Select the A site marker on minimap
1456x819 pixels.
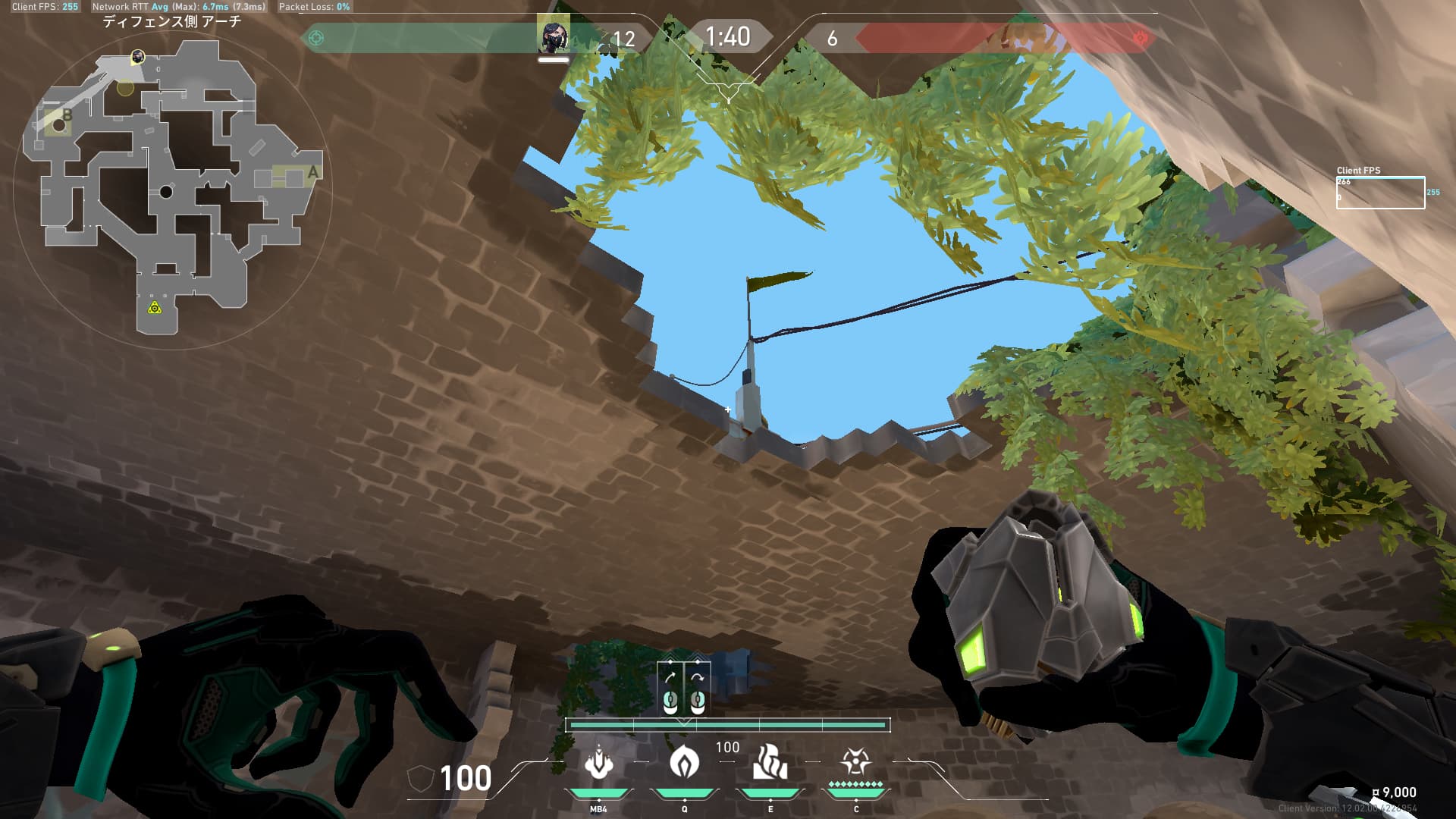312,173
